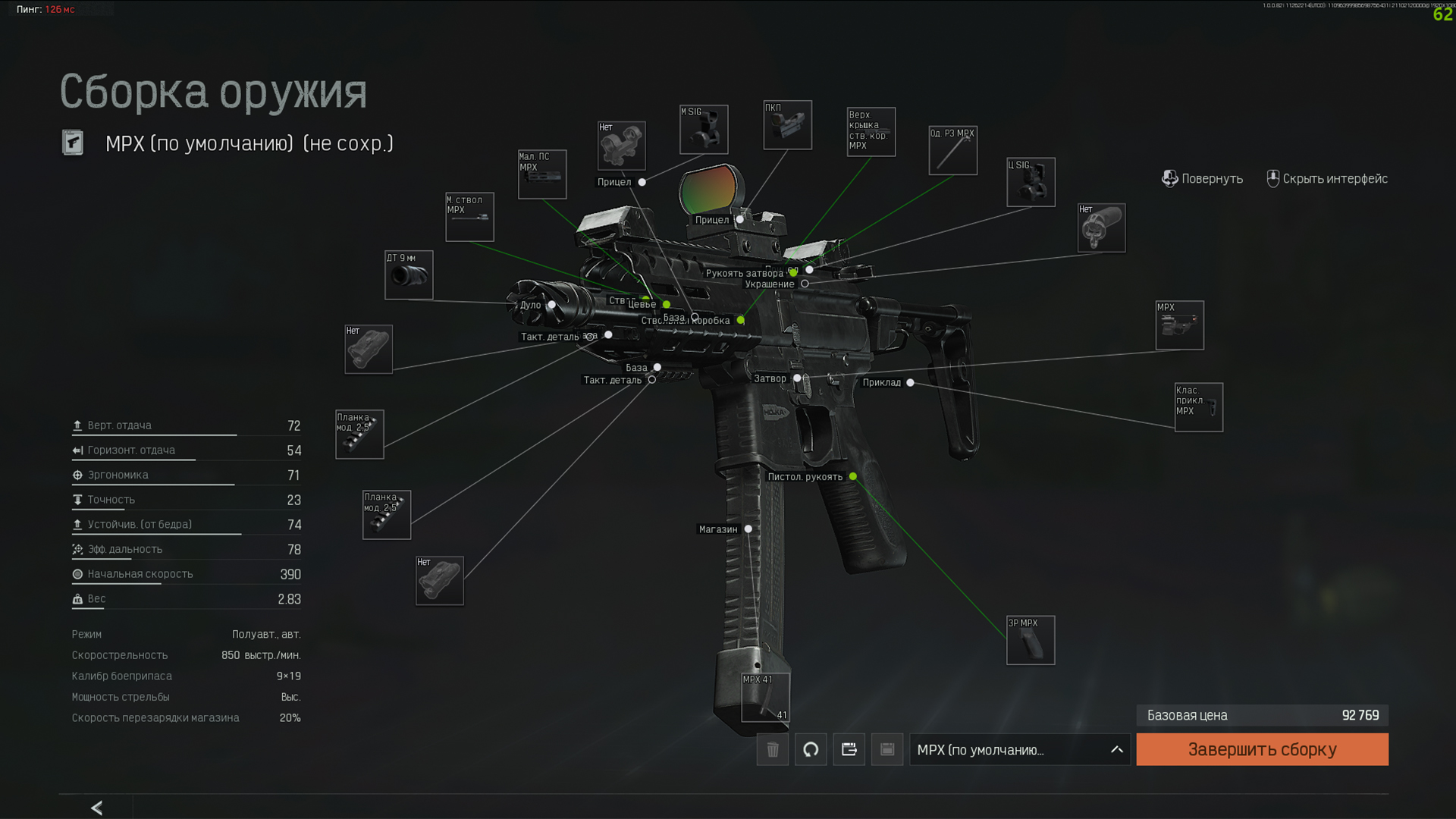Image resolution: width=1456 pixels, height=819 pixels.
Task: Select the Верх. крышка ств. кор. slot
Action: pyautogui.click(x=871, y=132)
